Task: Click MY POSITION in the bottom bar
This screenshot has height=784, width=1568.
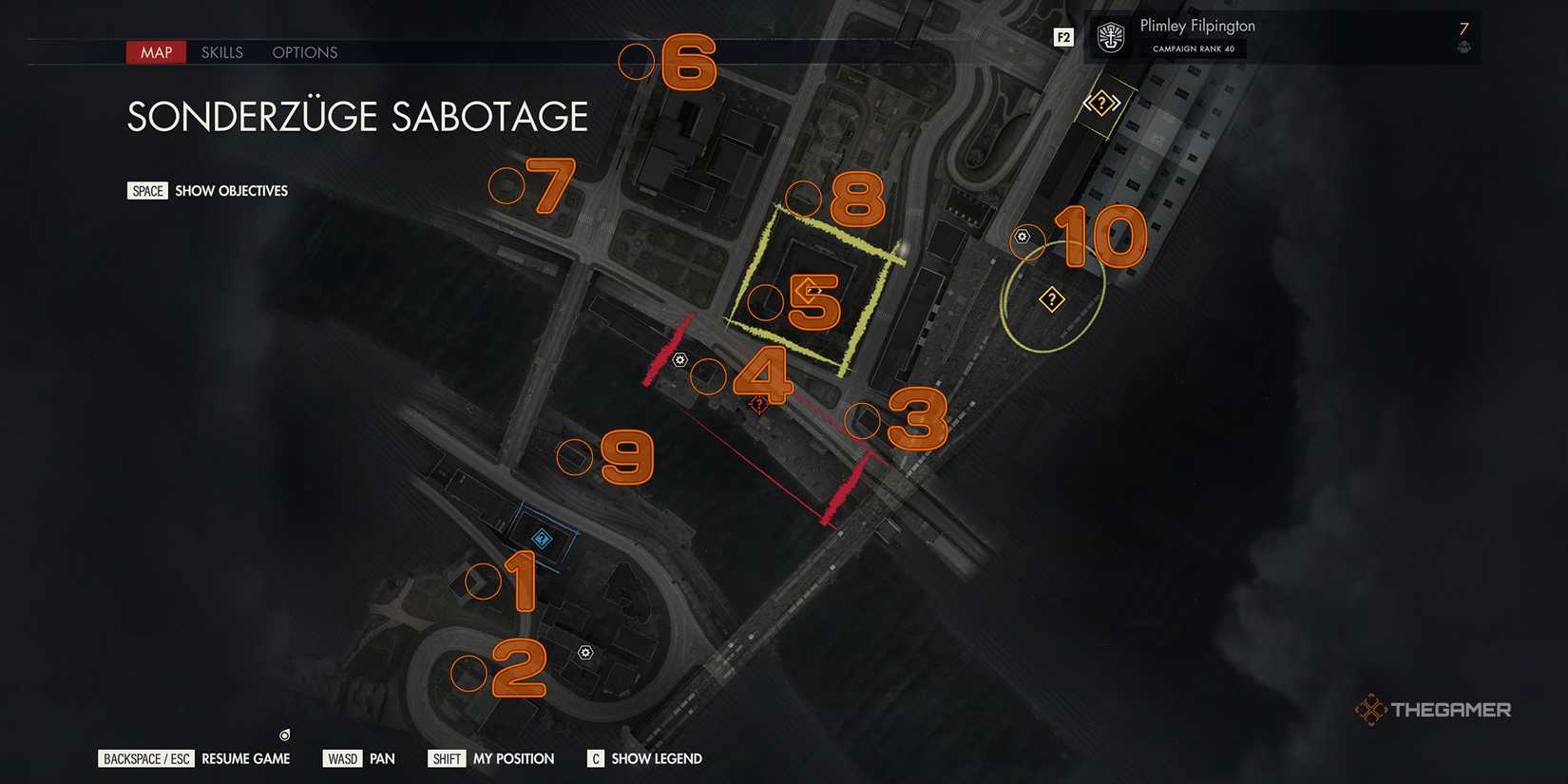Action: point(513,758)
